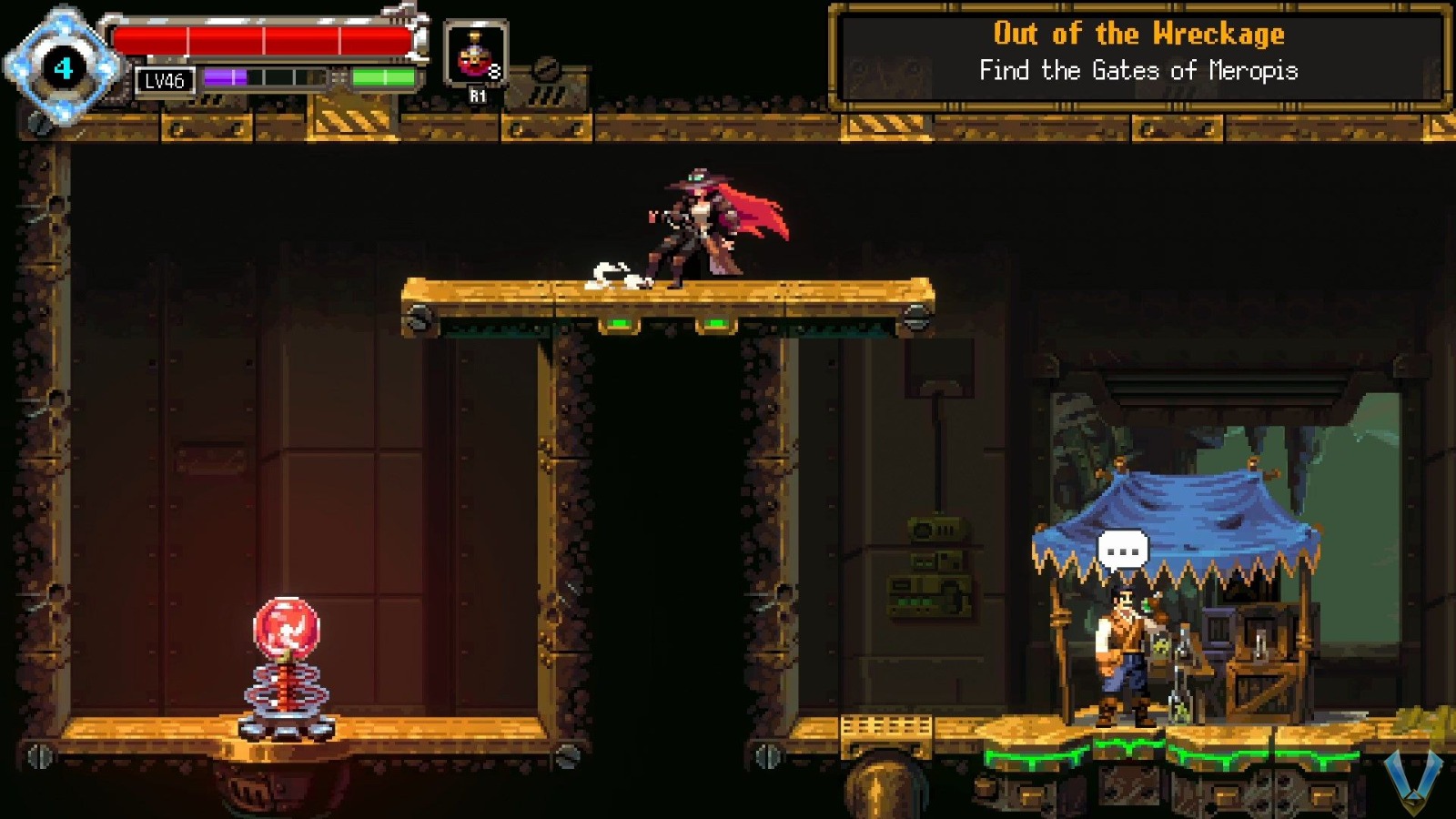Image resolution: width=1456 pixels, height=819 pixels.
Task: Click the diamond-shaped ability icon showing 4
Action: 62,66
